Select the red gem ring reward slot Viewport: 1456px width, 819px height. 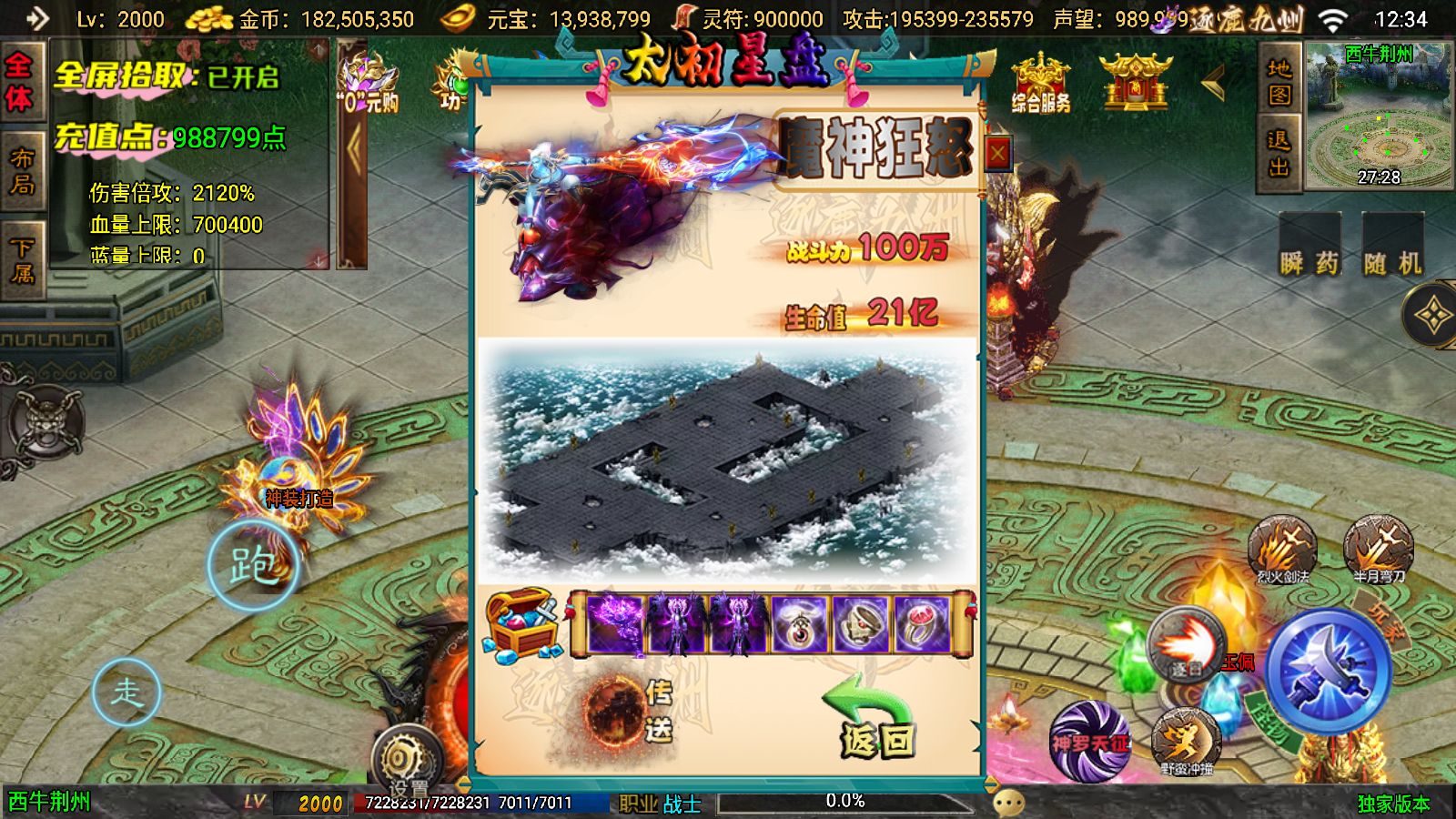point(922,625)
